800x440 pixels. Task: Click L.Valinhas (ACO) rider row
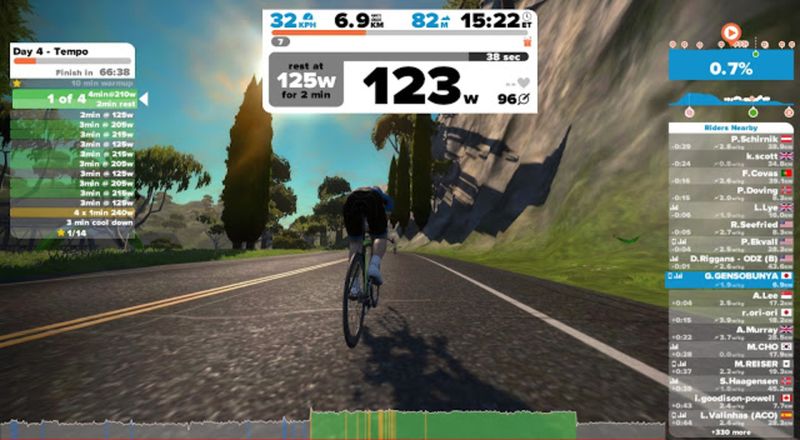(x=730, y=417)
